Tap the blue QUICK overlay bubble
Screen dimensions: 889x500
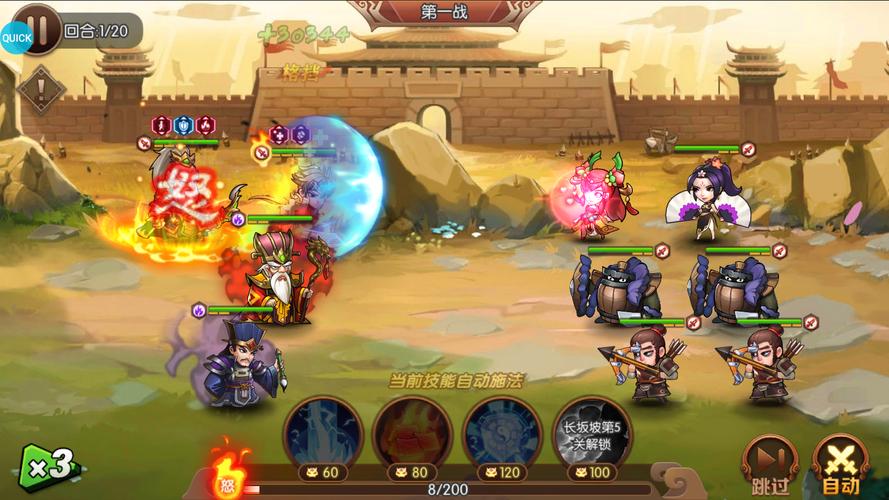(14, 37)
